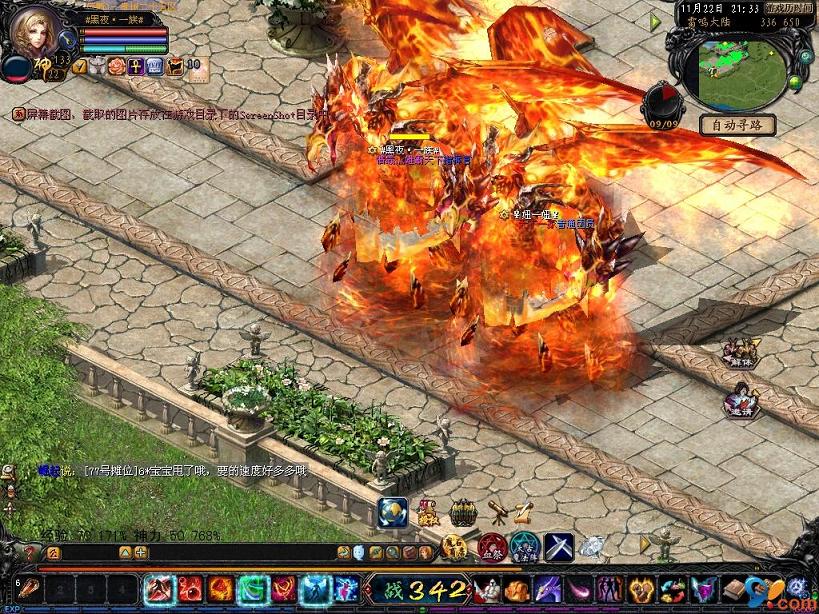Click the heart icon on the bottom bar
819x614 pixels.
[642, 589]
